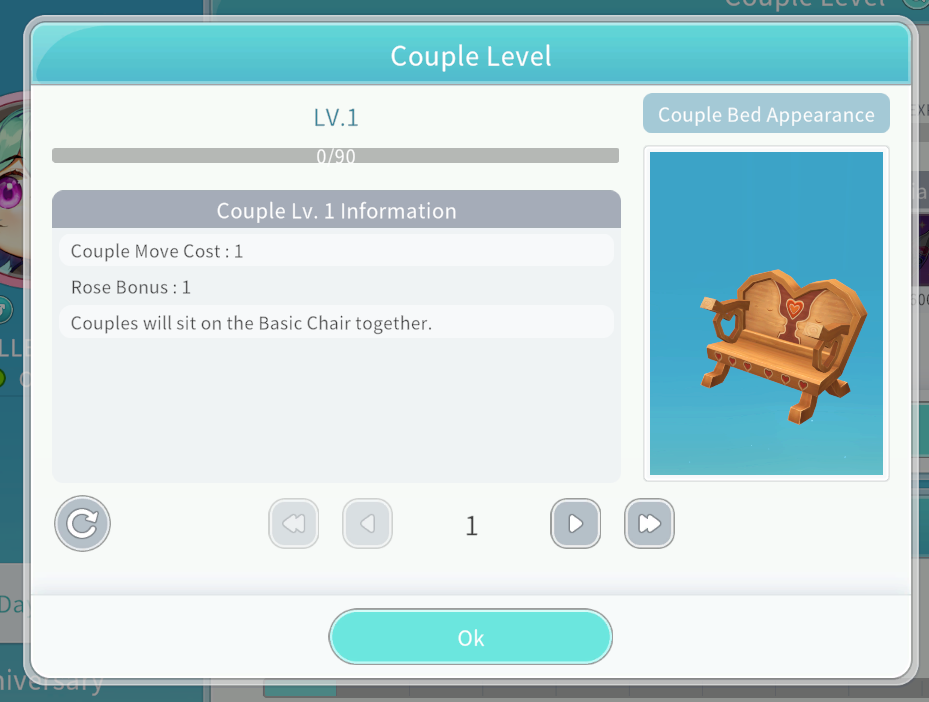Click the circular refresh arrow button
This screenshot has width=929, height=702.
click(x=82, y=523)
